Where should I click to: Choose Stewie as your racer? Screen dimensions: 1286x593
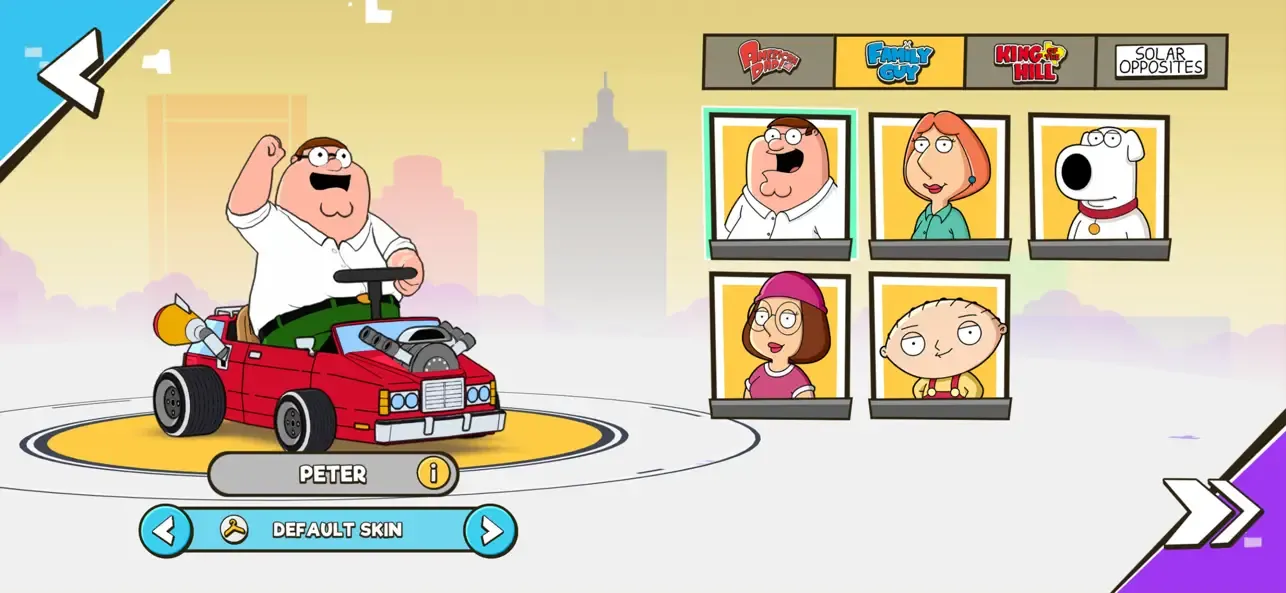tap(939, 338)
